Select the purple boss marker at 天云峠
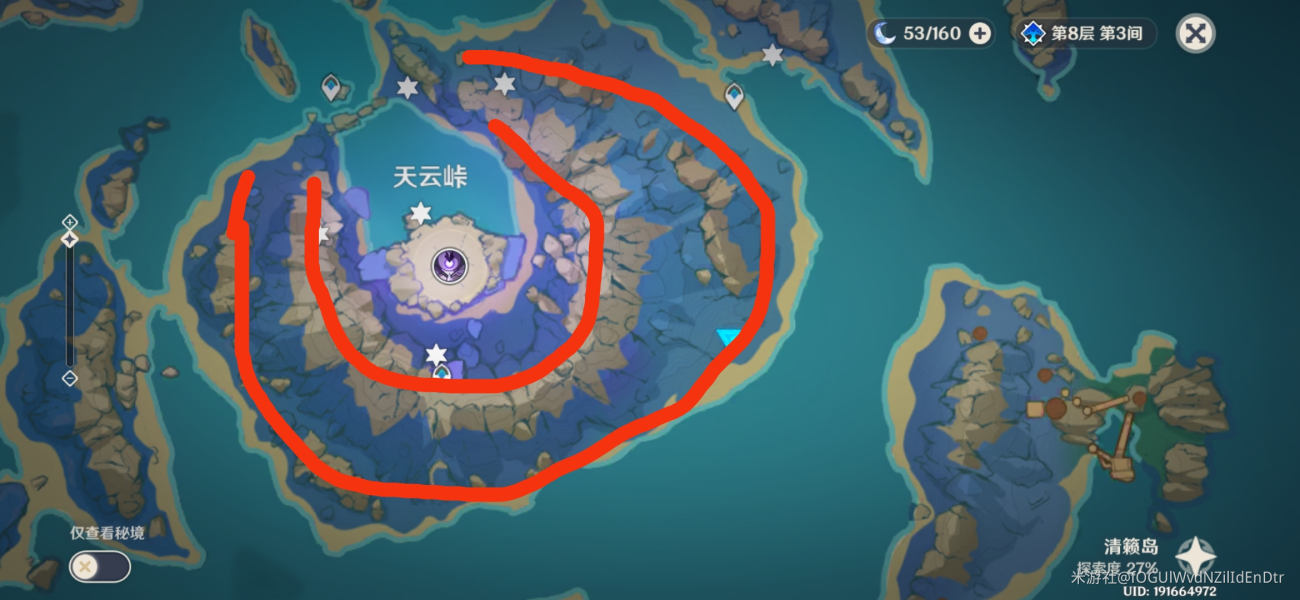Screen dimensions: 1300x600 (x=451, y=265)
